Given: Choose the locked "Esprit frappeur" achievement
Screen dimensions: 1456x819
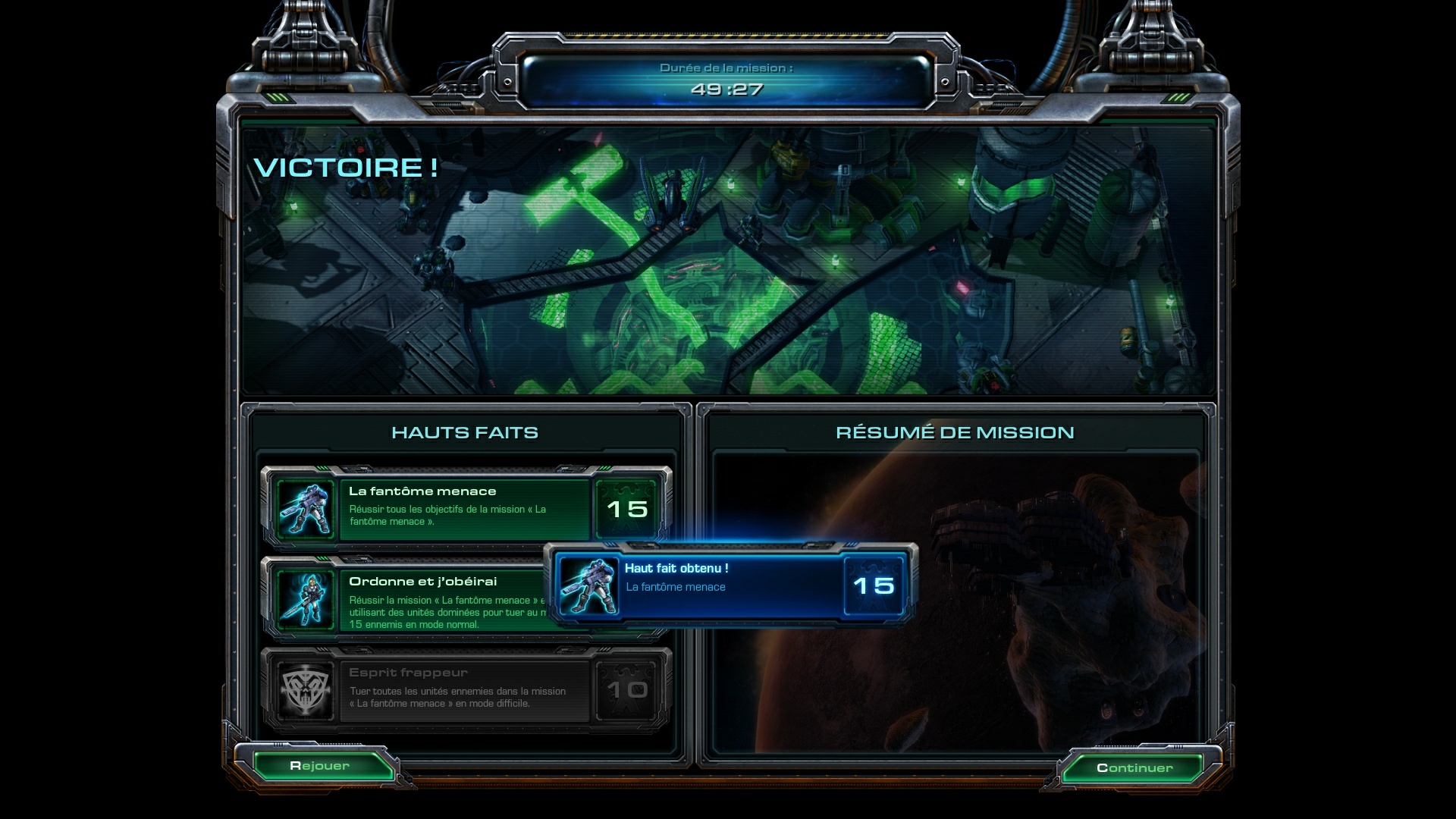Looking at the screenshot, I should (464, 688).
